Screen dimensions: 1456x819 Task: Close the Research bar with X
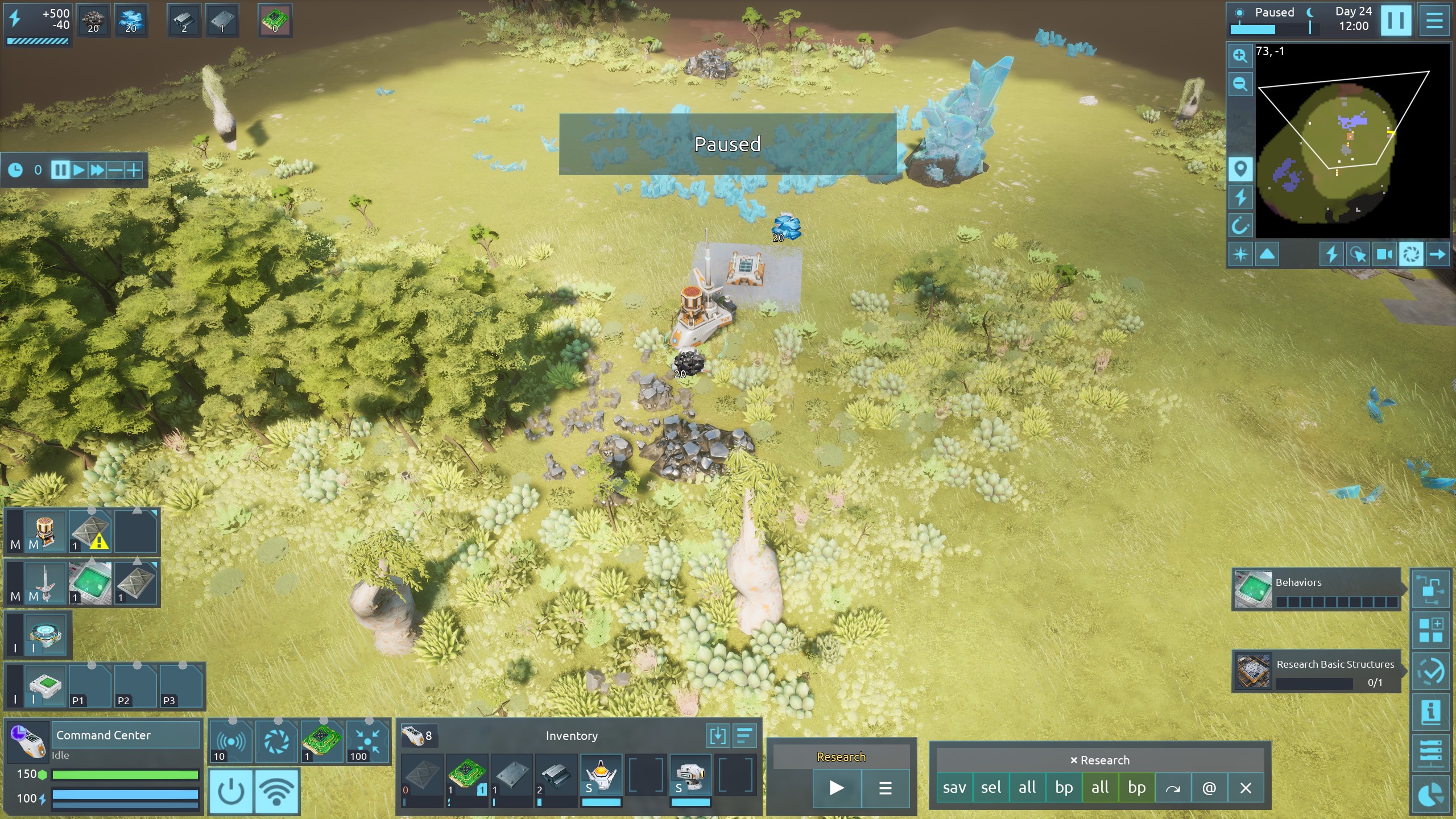pyautogui.click(x=1246, y=788)
